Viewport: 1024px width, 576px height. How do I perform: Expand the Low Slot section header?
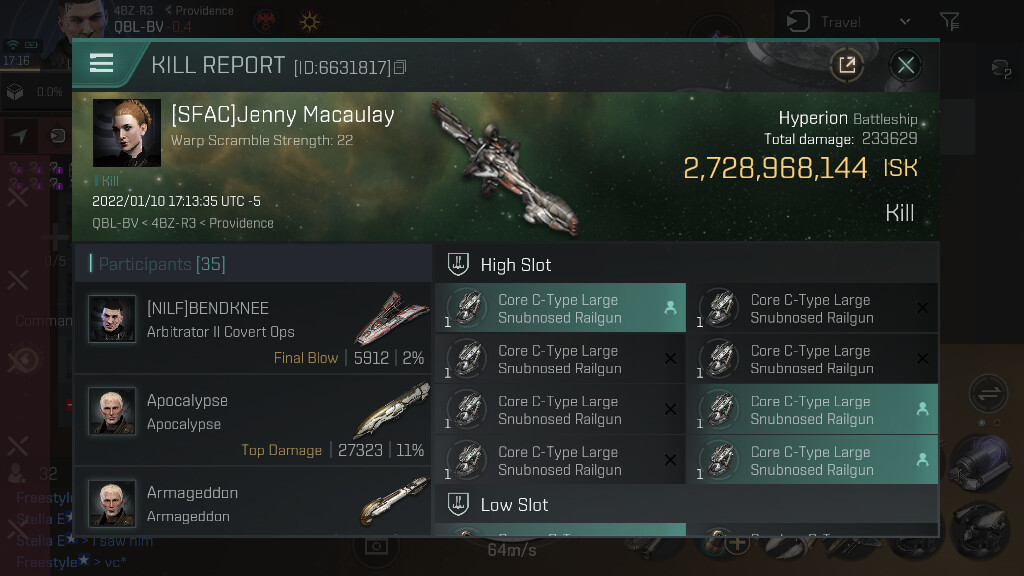tap(687, 505)
